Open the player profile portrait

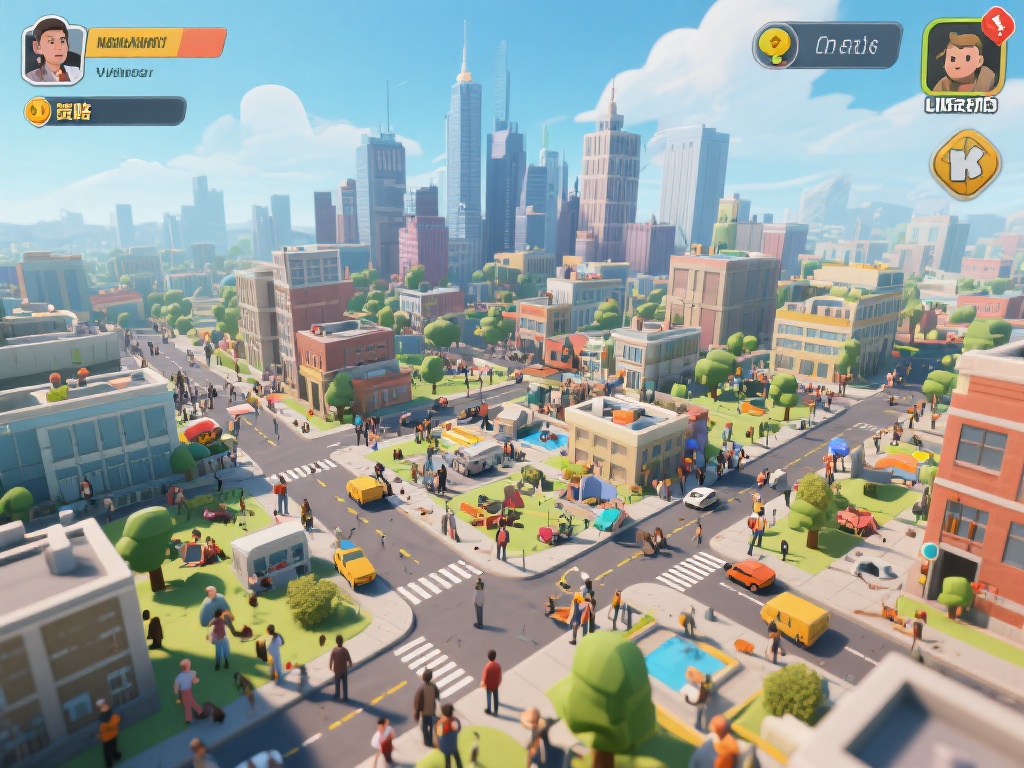point(53,50)
